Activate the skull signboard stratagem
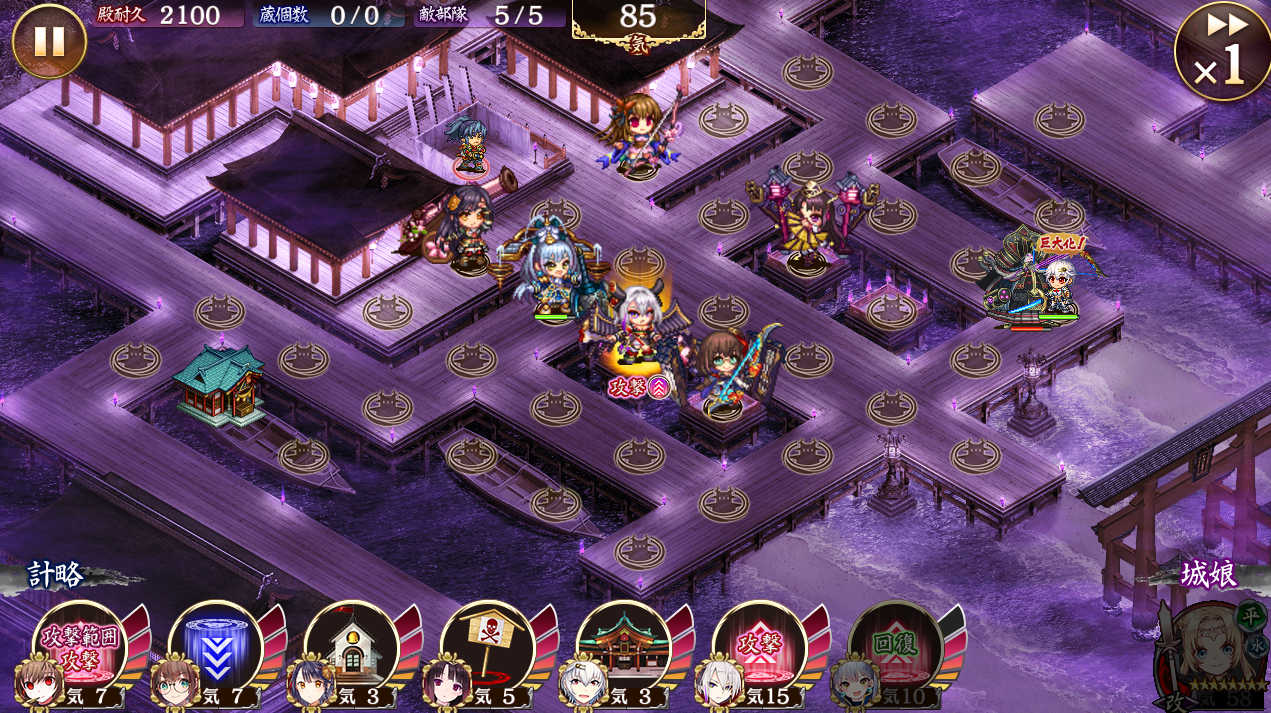Image resolution: width=1271 pixels, height=713 pixels. [x=486, y=647]
